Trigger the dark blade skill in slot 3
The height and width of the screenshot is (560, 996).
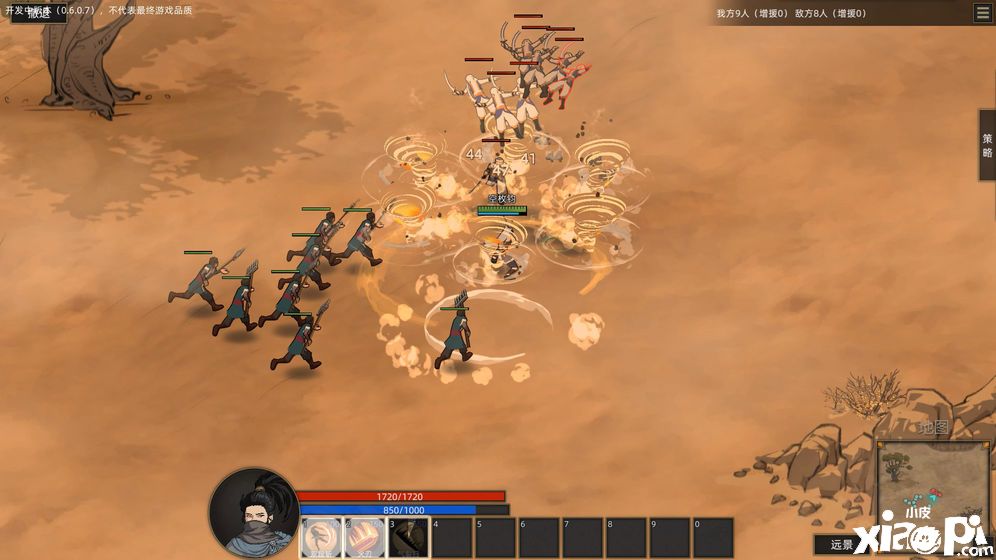(408, 538)
